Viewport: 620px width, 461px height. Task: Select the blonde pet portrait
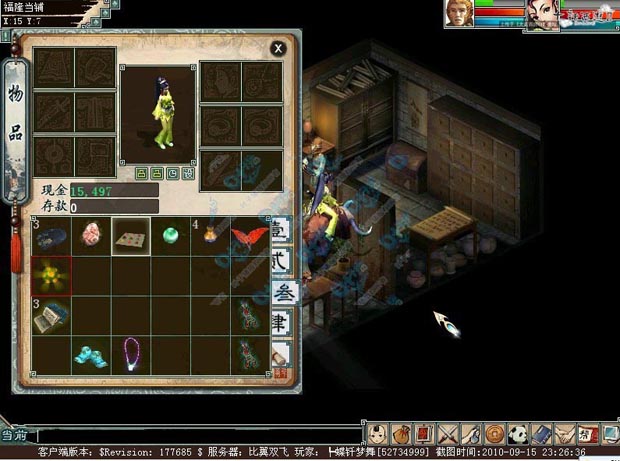click(461, 14)
